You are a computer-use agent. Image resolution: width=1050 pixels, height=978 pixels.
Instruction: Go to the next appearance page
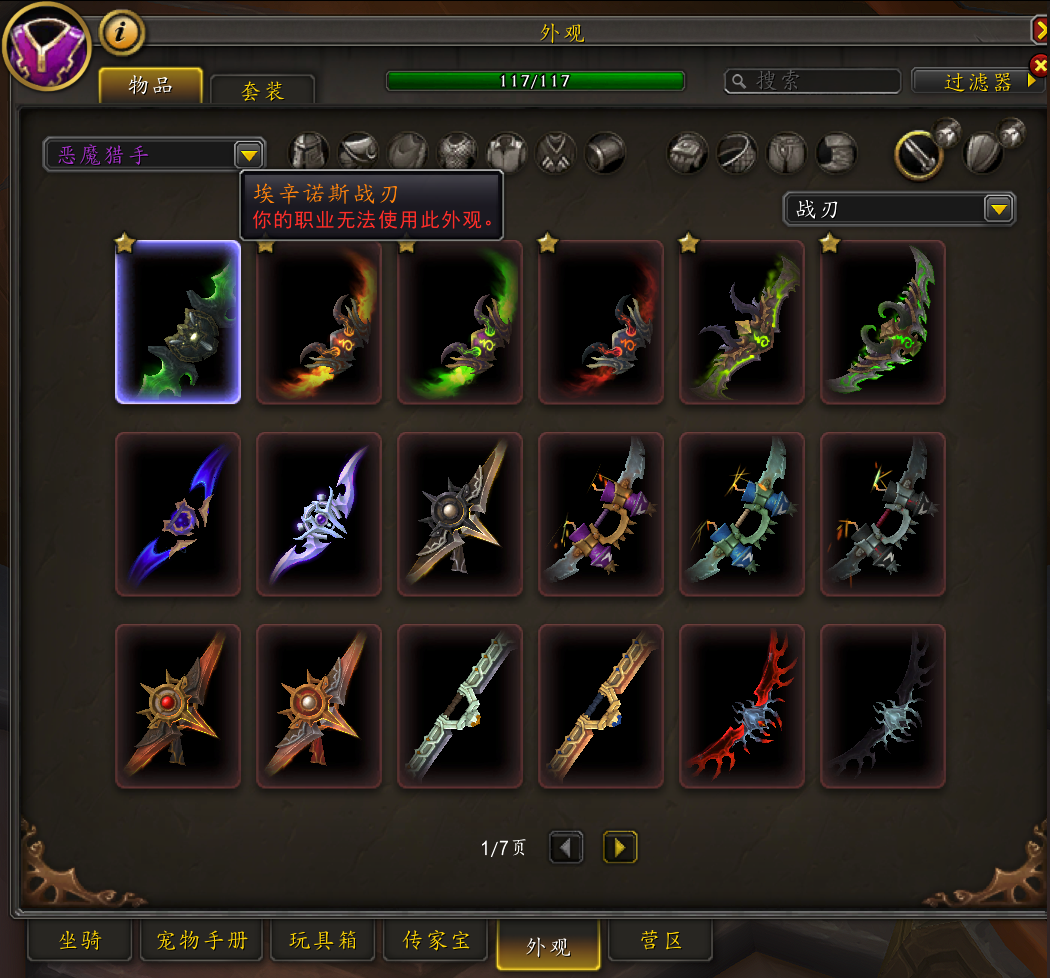coord(620,848)
